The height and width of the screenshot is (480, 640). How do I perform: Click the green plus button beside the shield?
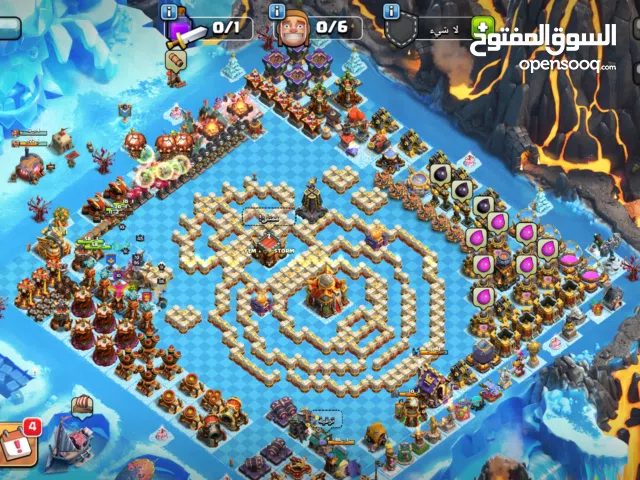(482, 27)
